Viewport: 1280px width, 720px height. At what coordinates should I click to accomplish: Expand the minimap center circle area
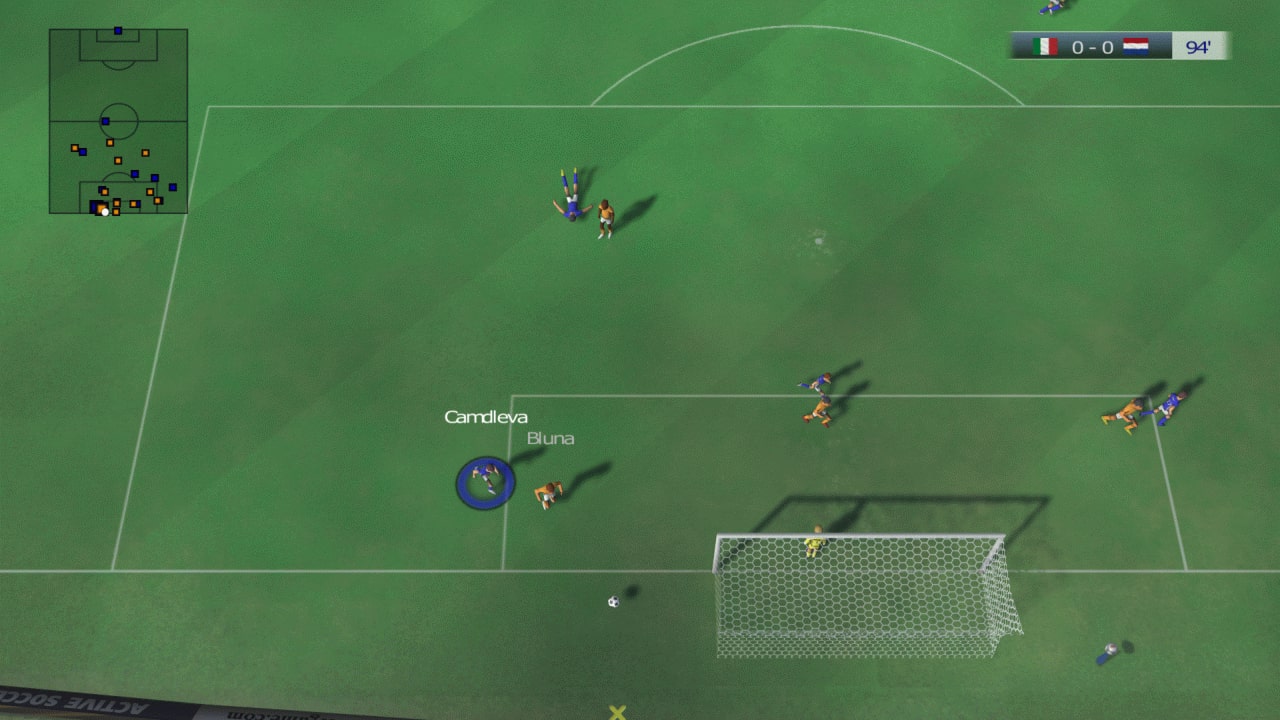[118, 120]
